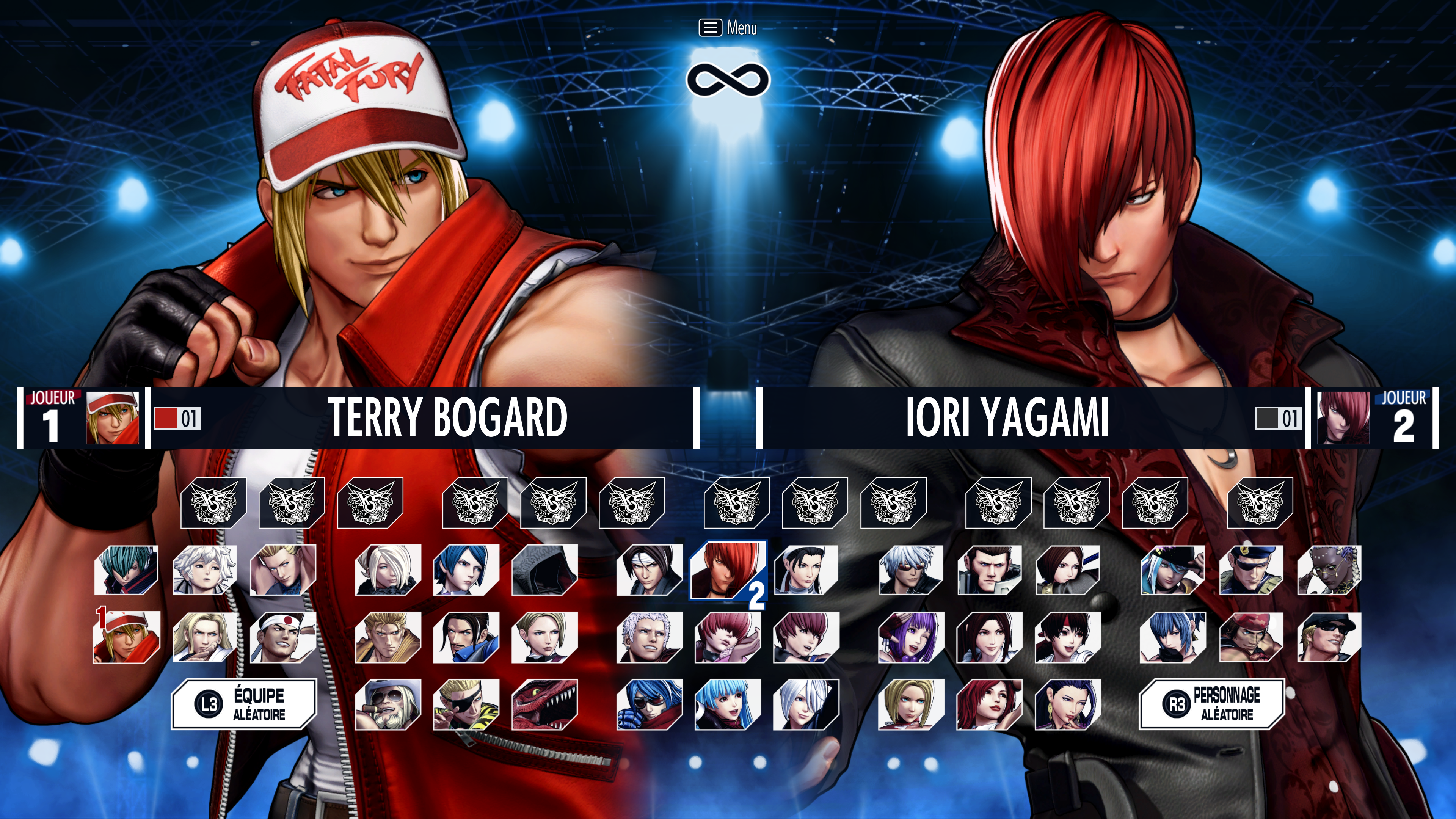The image size is (1456, 819).
Task: Choose the blond eyepatch wrestler tile
Action: [x=466, y=704]
